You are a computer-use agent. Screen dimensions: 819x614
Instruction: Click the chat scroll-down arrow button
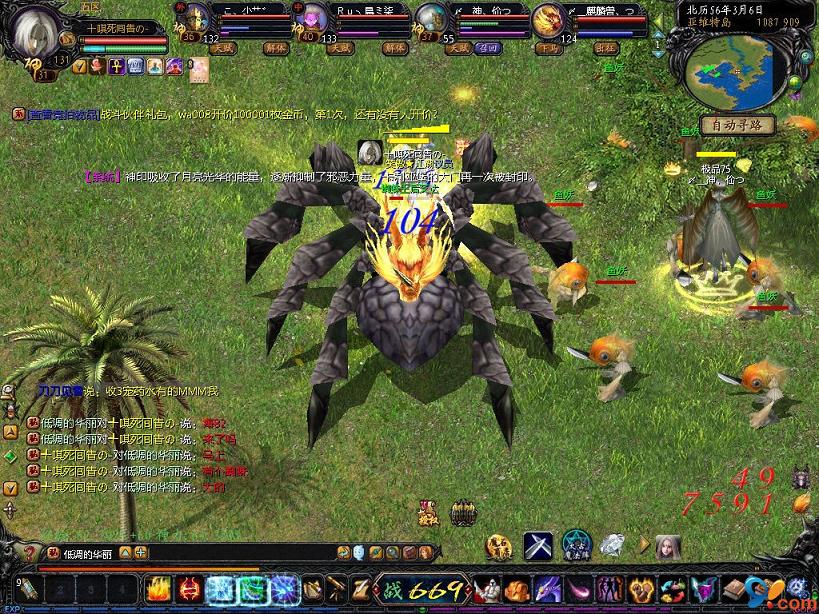10,488
